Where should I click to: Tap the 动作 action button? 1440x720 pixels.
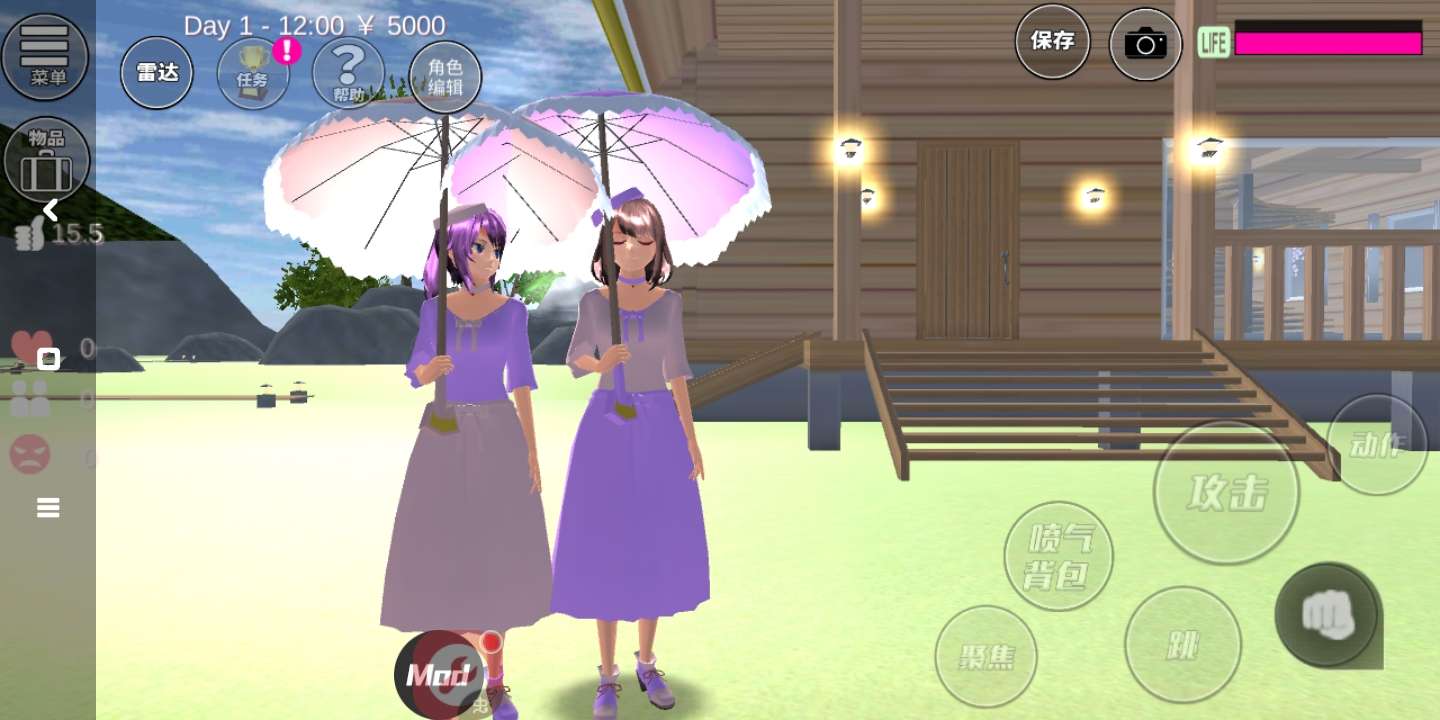[1376, 444]
